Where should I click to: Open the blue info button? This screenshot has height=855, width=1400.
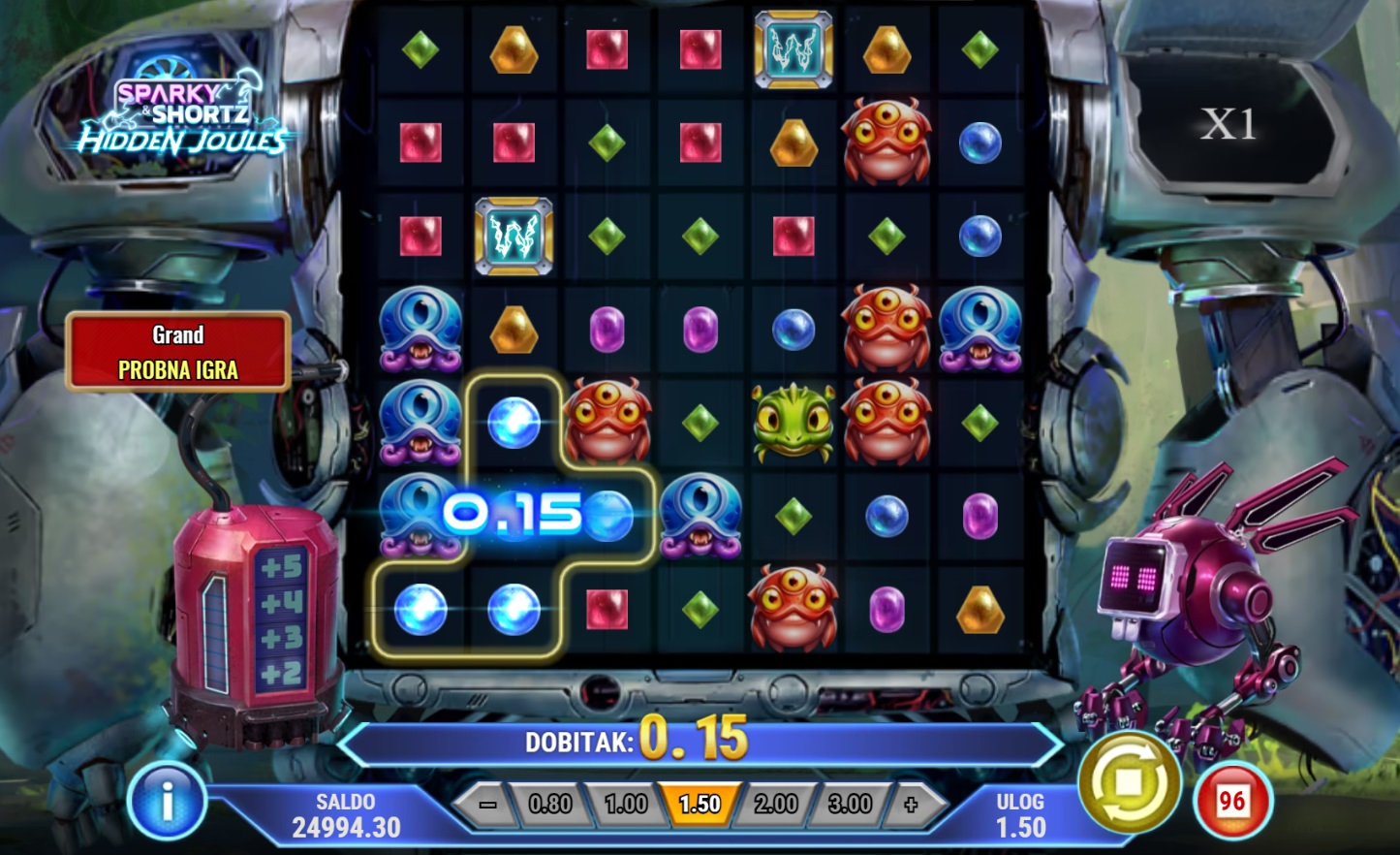[x=167, y=803]
